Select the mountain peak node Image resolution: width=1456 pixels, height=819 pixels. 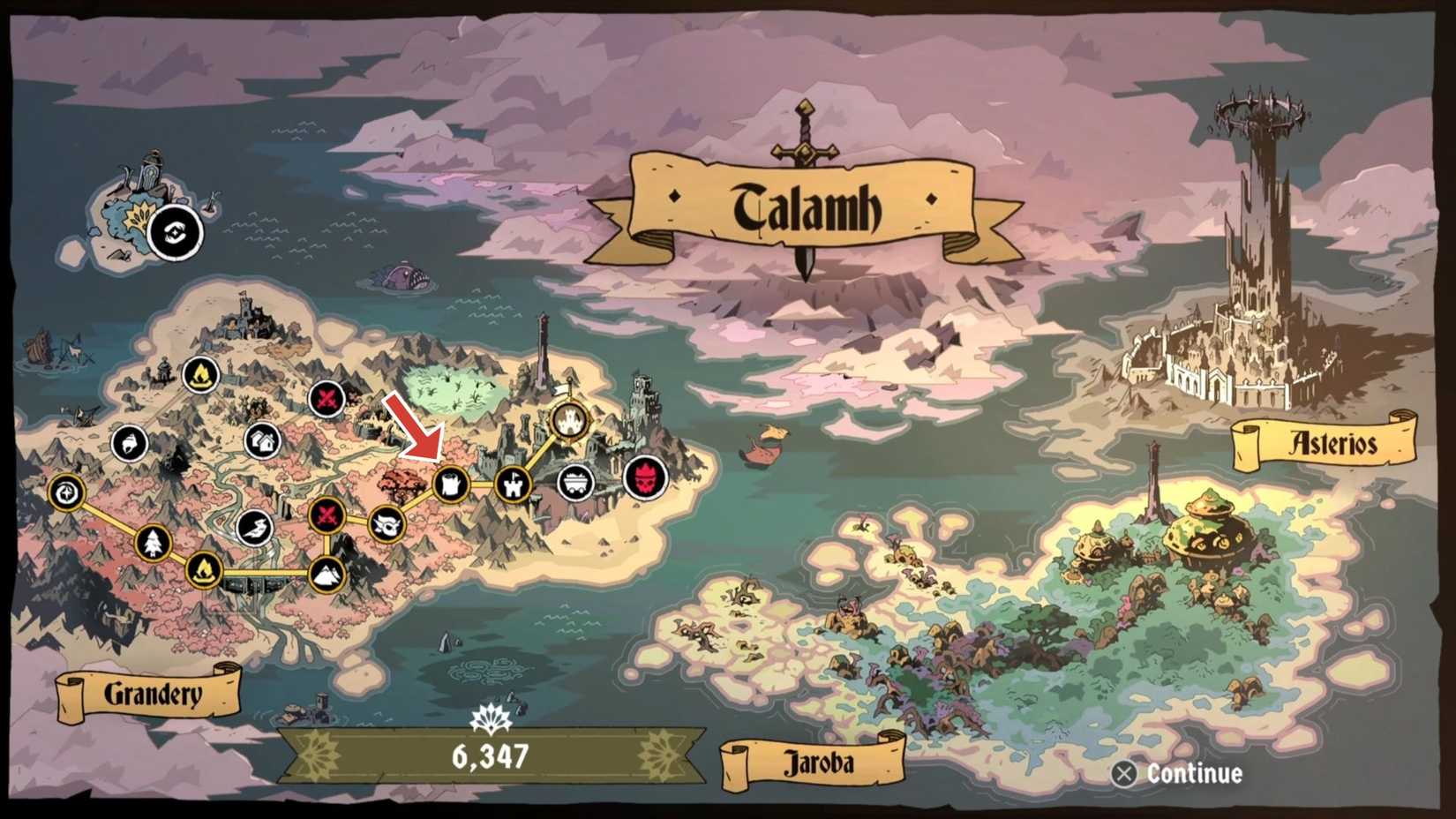(328, 574)
